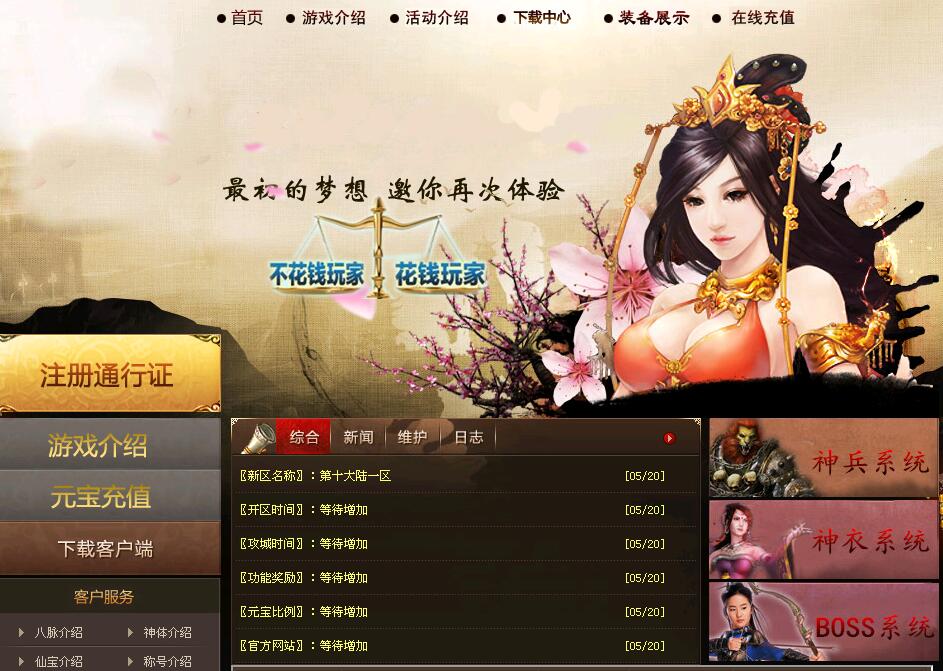Screen dimensions: 943x671
Task: Open the 首页 home page link
Action: click(246, 18)
